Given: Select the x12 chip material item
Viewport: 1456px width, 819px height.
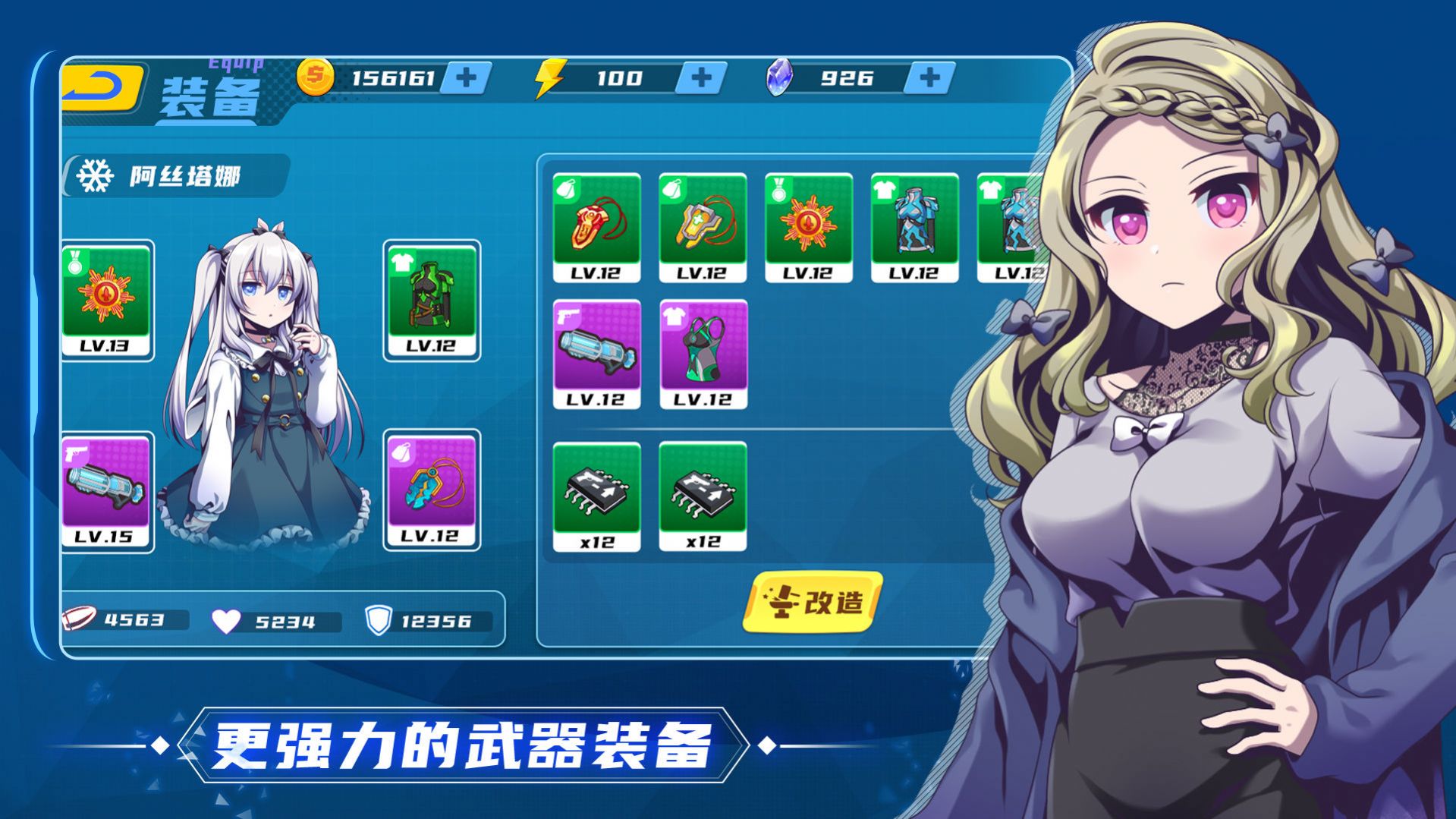Looking at the screenshot, I should 598,497.
